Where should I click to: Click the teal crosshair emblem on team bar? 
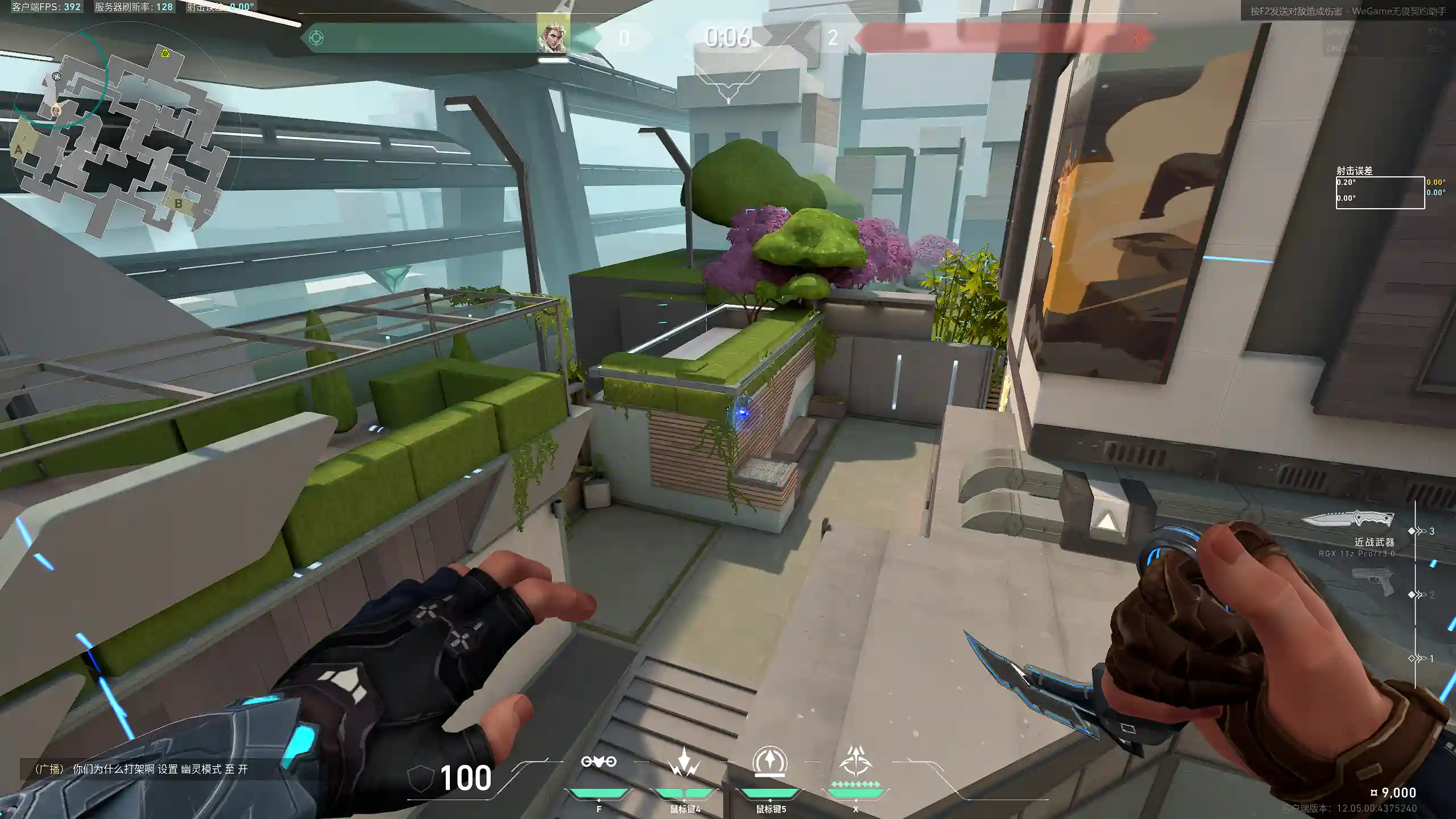[316, 38]
